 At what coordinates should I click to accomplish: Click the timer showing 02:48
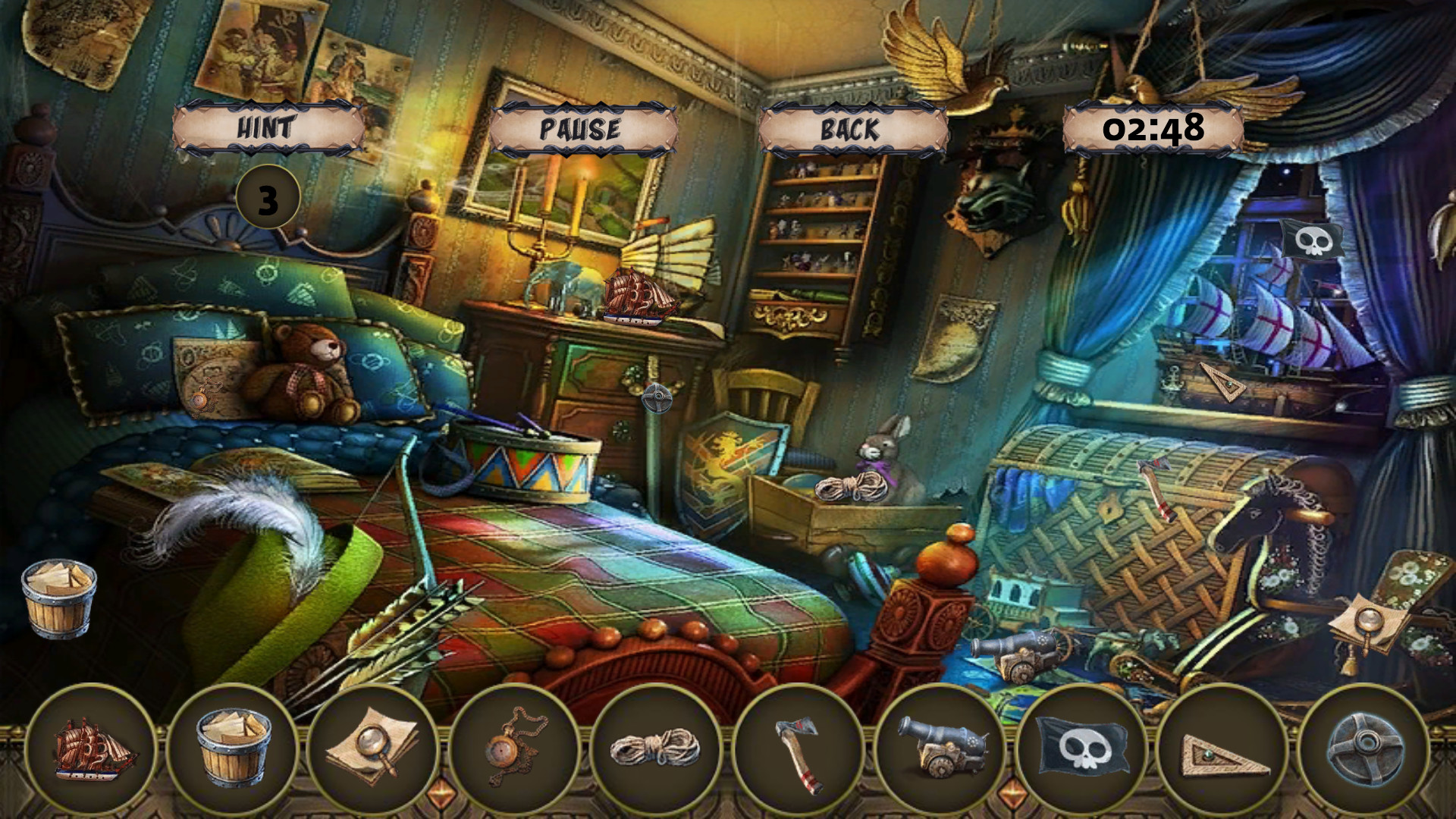[1153, 127]
